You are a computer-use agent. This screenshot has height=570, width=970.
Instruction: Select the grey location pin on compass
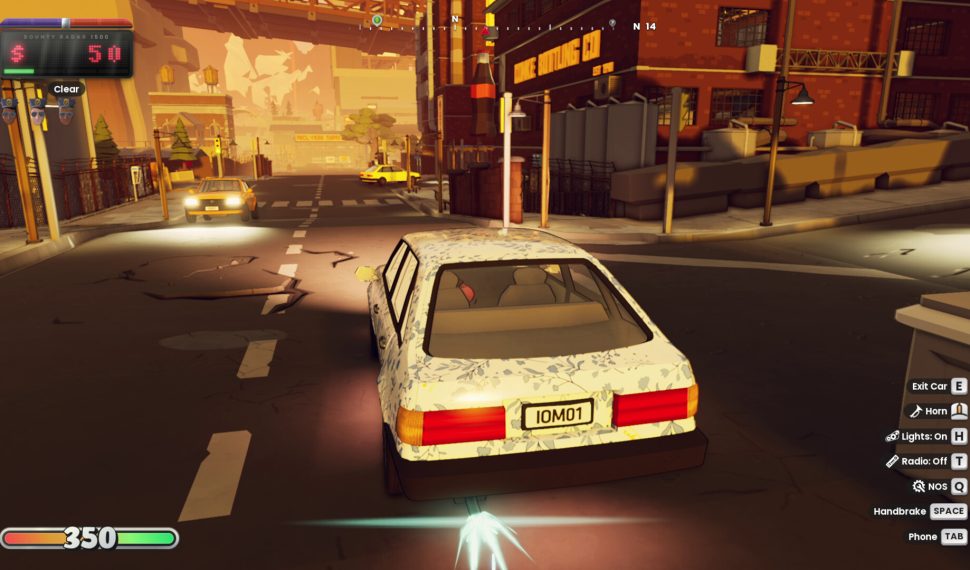(x=612, y=22)
